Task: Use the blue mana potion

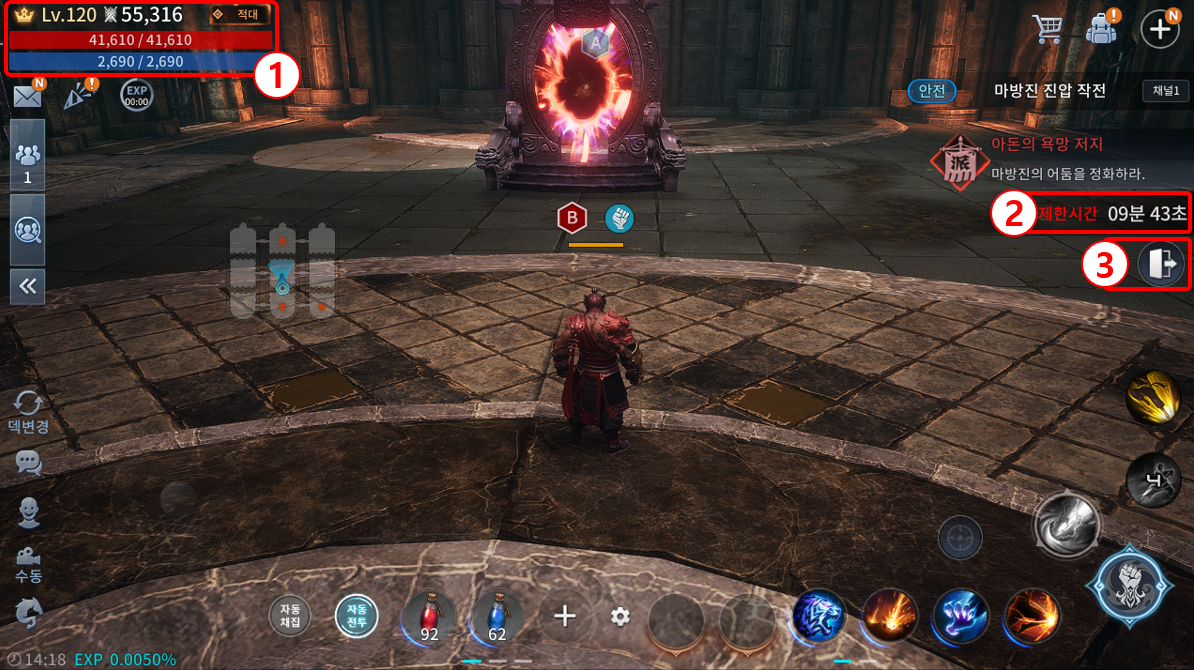Action: click(x=497, y=615)
